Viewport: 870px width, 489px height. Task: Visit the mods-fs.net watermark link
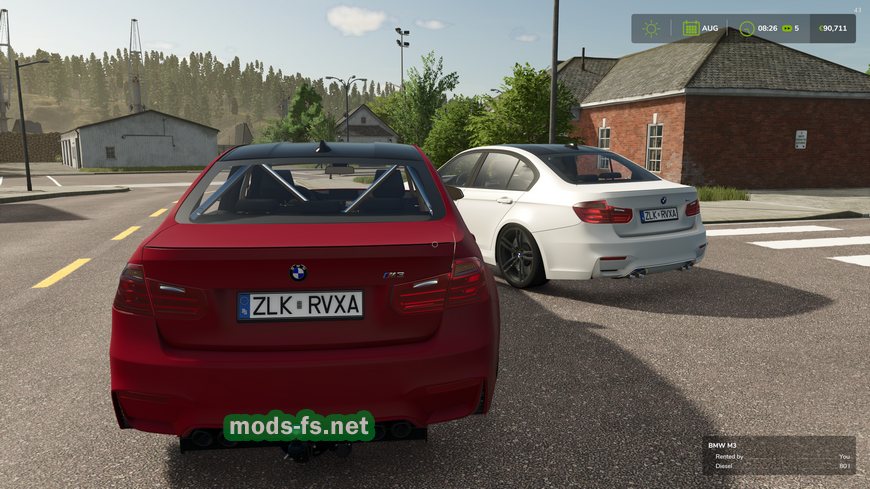point(298,427)
